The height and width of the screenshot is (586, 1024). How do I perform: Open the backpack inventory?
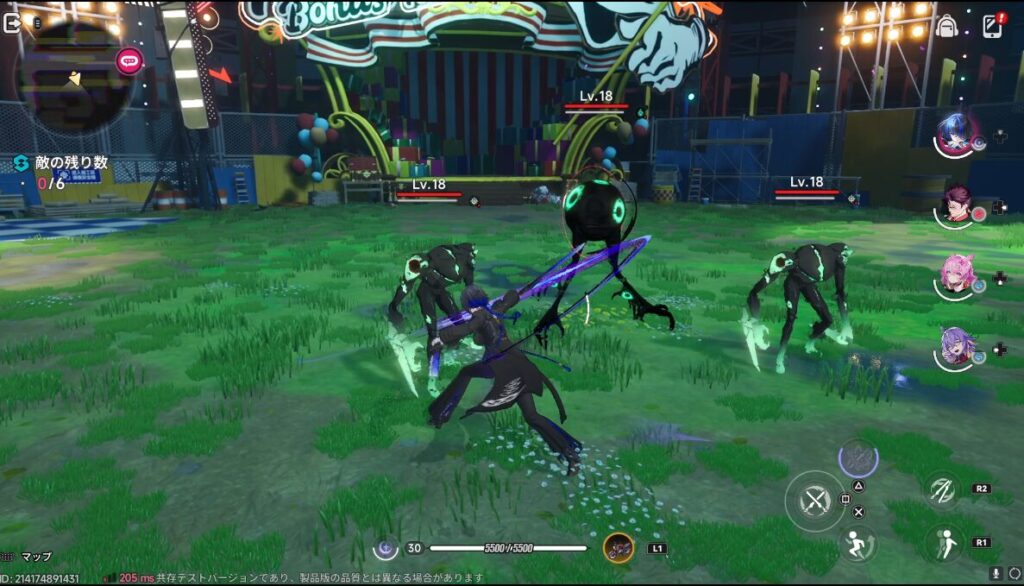pyautogui.click(x=946, y=26)
